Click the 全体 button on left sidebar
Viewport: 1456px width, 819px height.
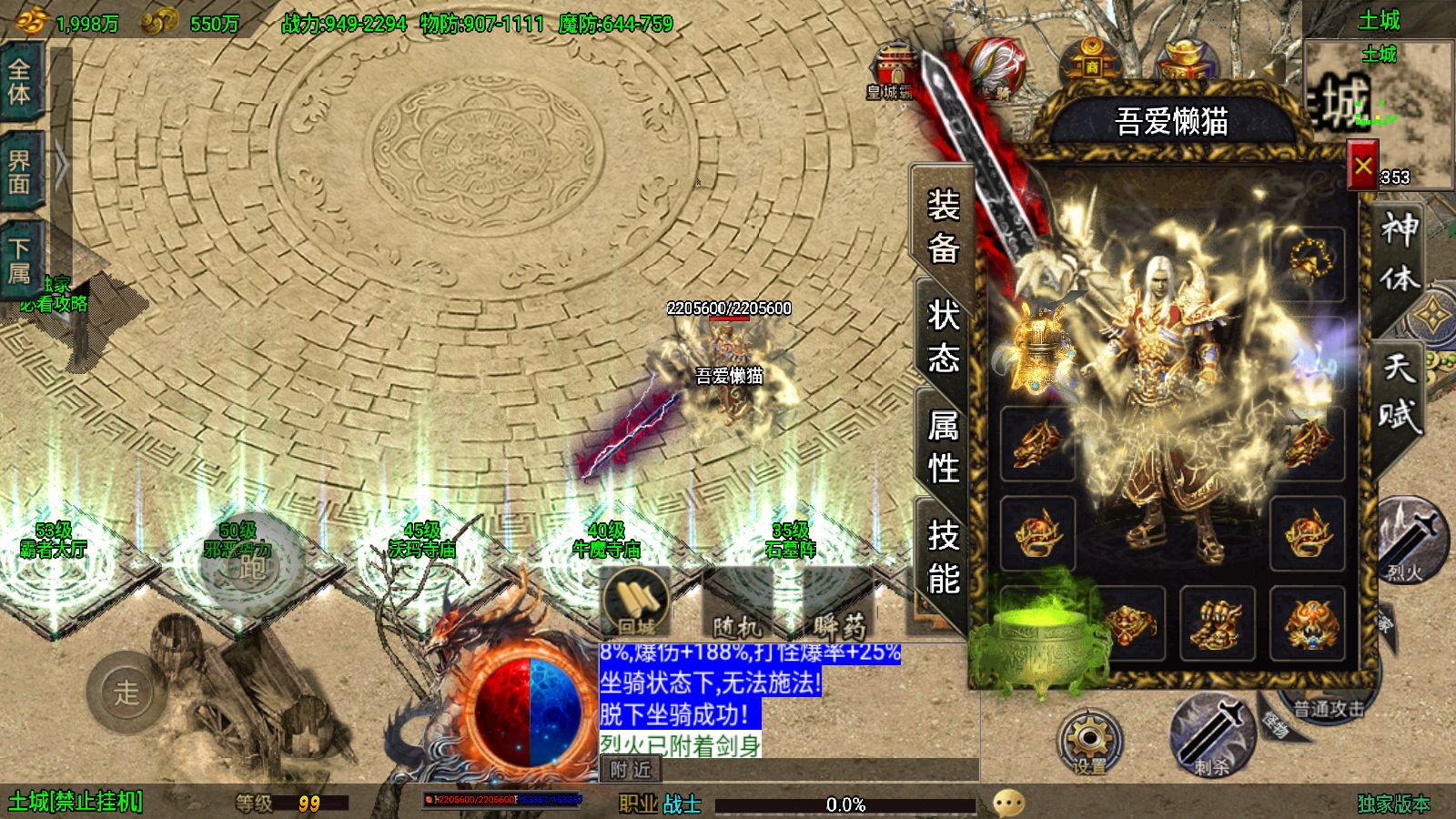(x=20, y=82)
